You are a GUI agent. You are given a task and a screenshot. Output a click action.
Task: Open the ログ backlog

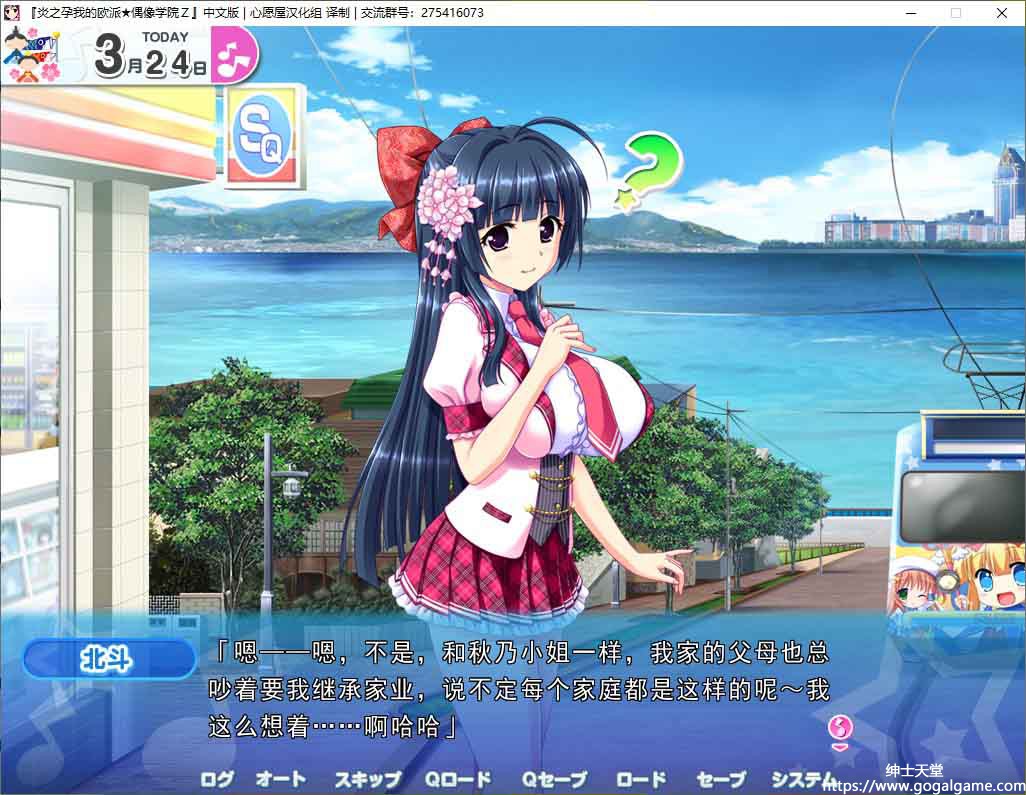coord(217,779)
